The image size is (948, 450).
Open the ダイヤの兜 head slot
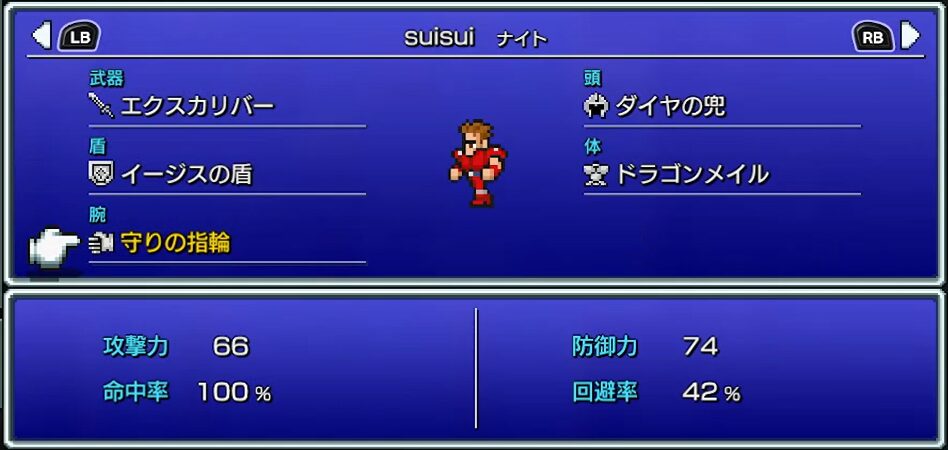click(669, 105)
